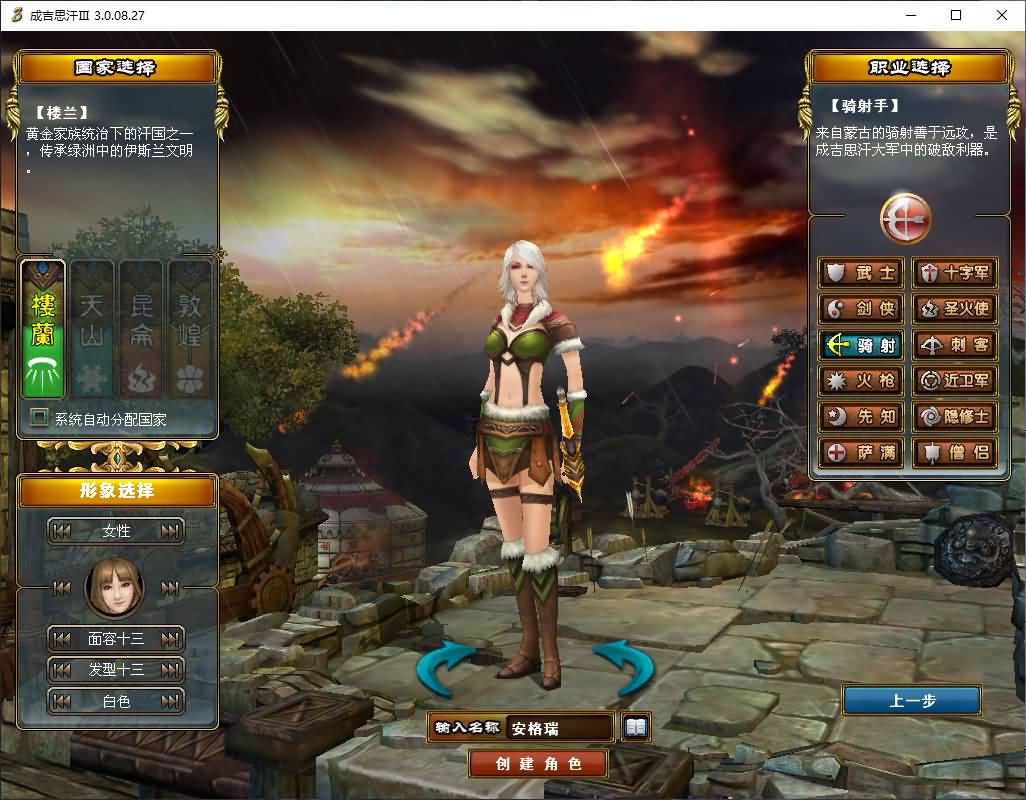Choose the 僧侣 monk class
The width and height of the screenshot is (1026, 800).
tap(954, 453)
